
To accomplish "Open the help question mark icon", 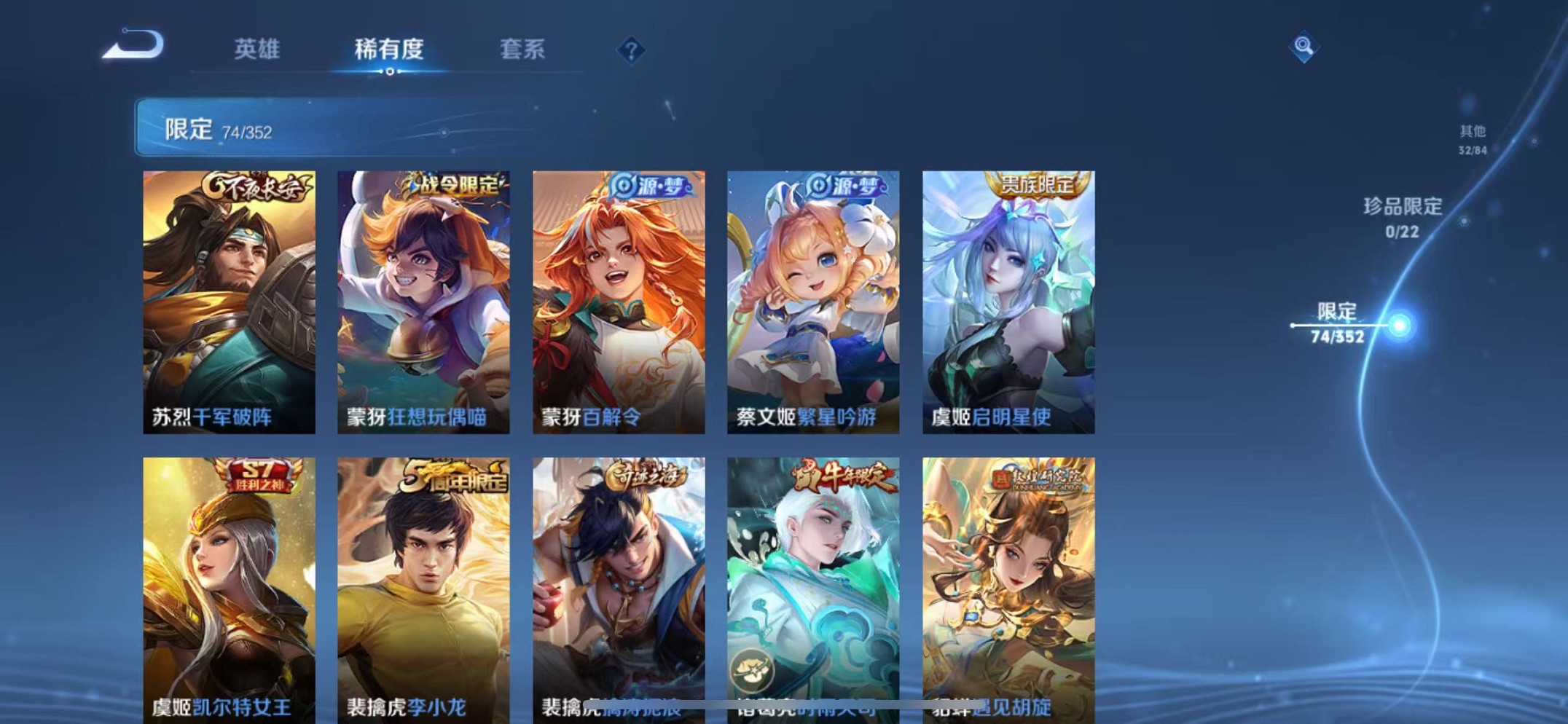I will click(x=631, y=50).
